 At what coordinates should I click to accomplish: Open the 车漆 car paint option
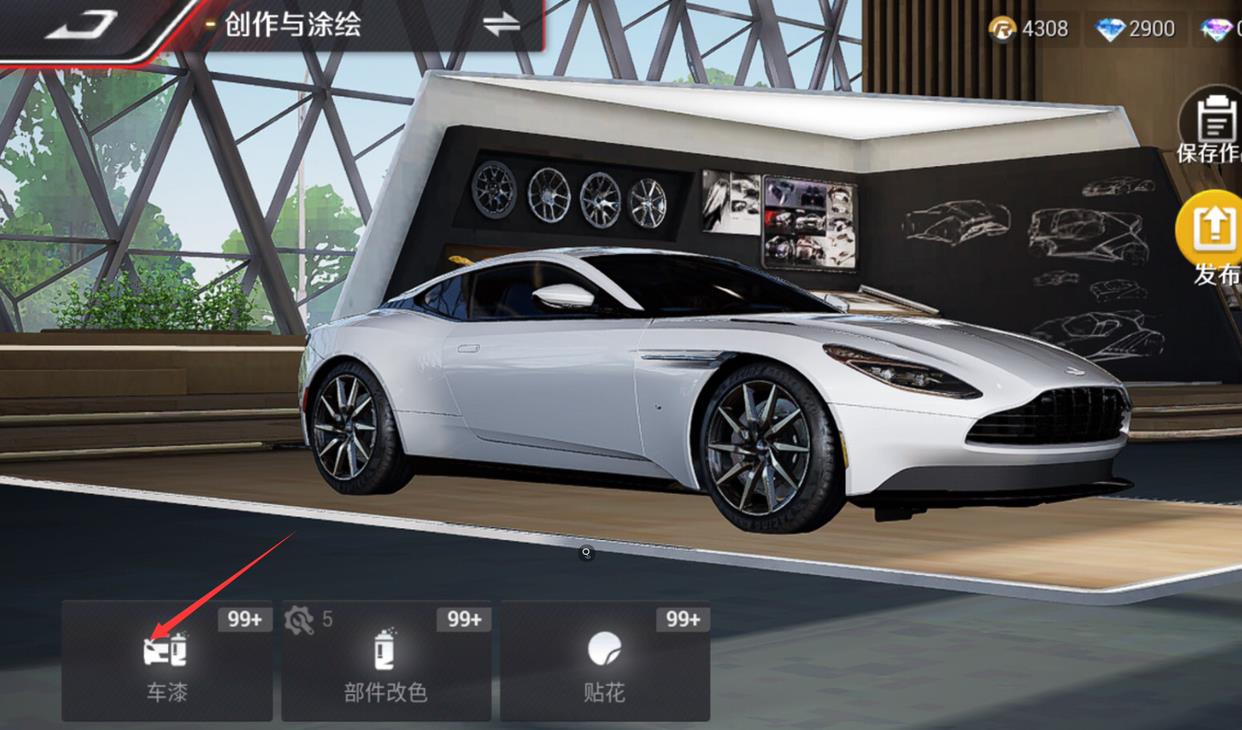tap(167, 661)
